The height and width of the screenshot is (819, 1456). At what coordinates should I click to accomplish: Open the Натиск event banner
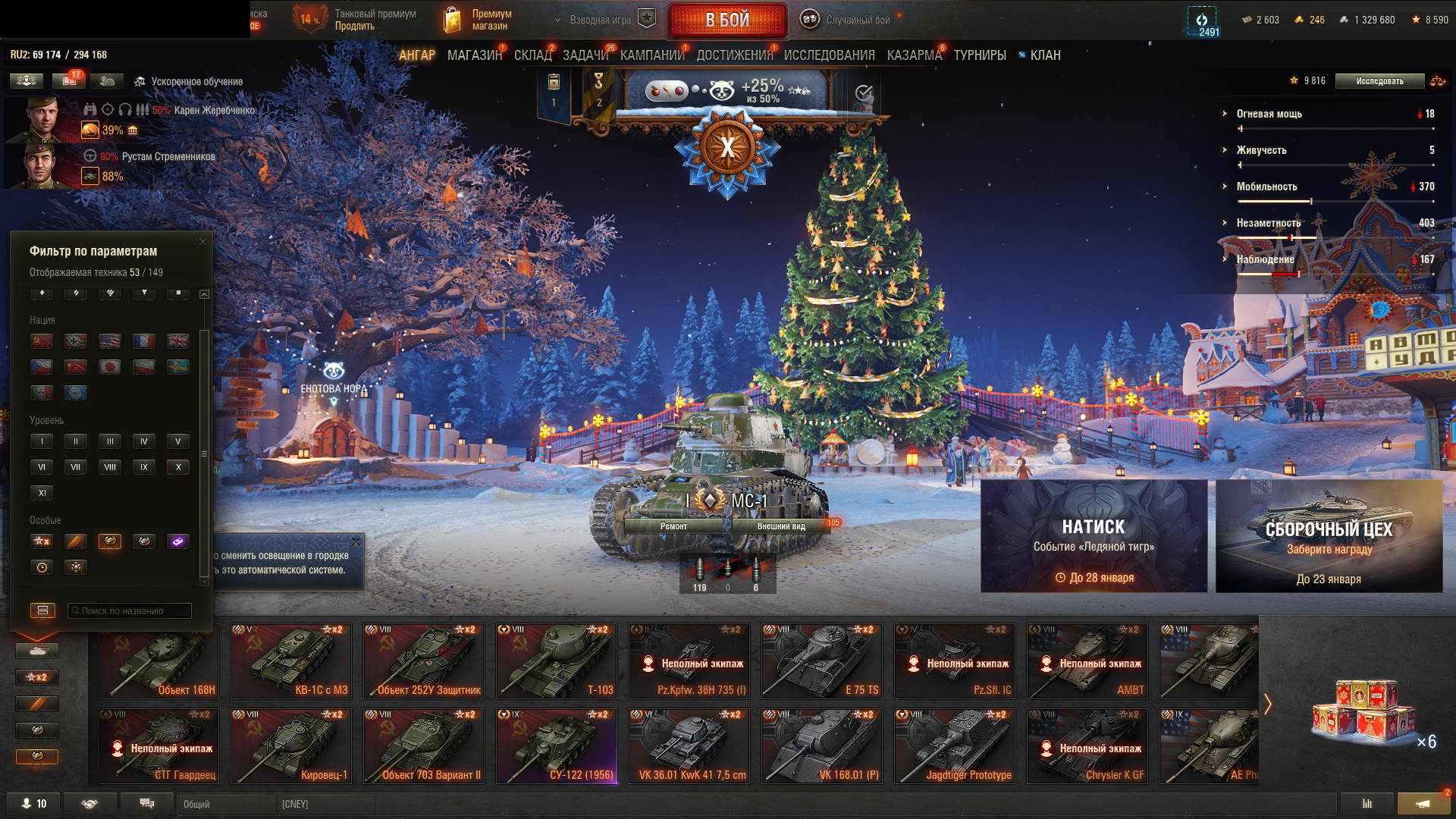1094,535
